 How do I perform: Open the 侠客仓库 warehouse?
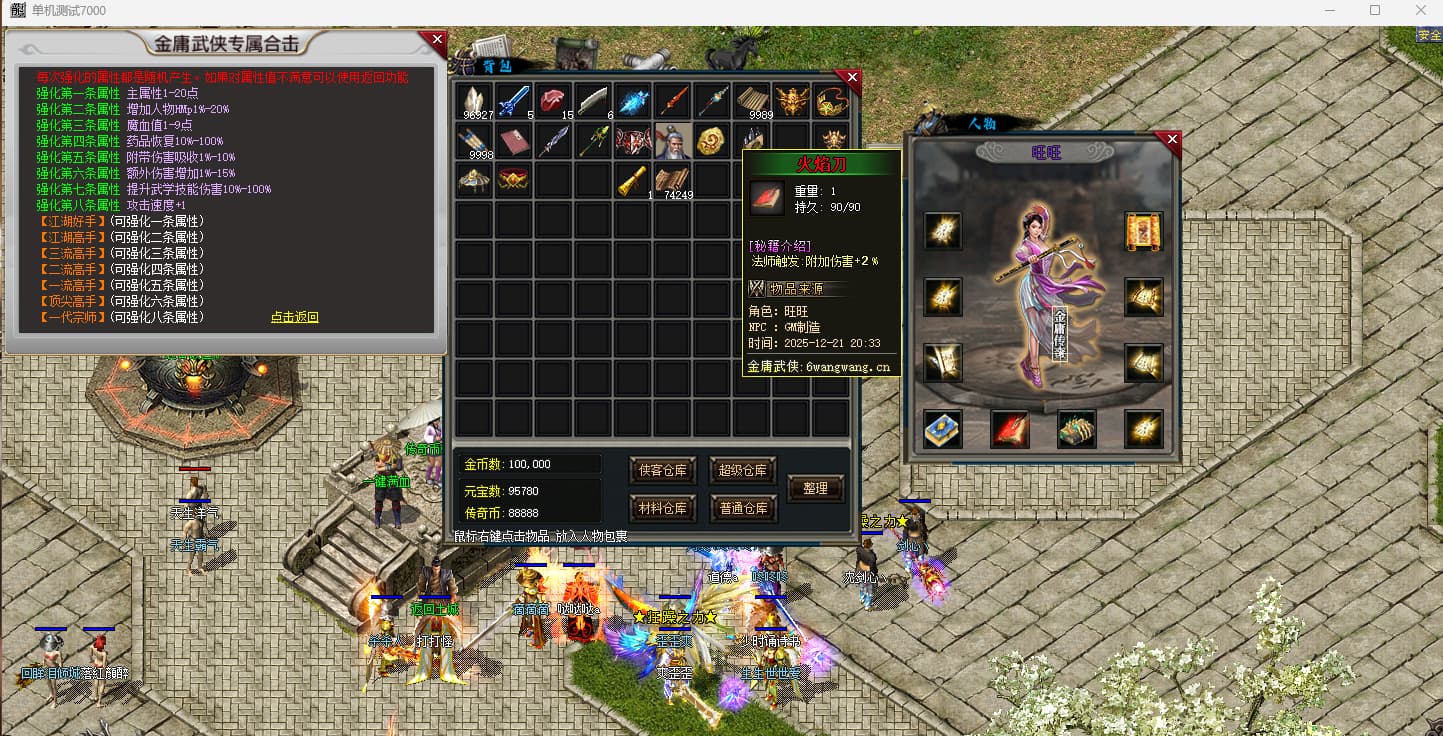tap(663, 470)
